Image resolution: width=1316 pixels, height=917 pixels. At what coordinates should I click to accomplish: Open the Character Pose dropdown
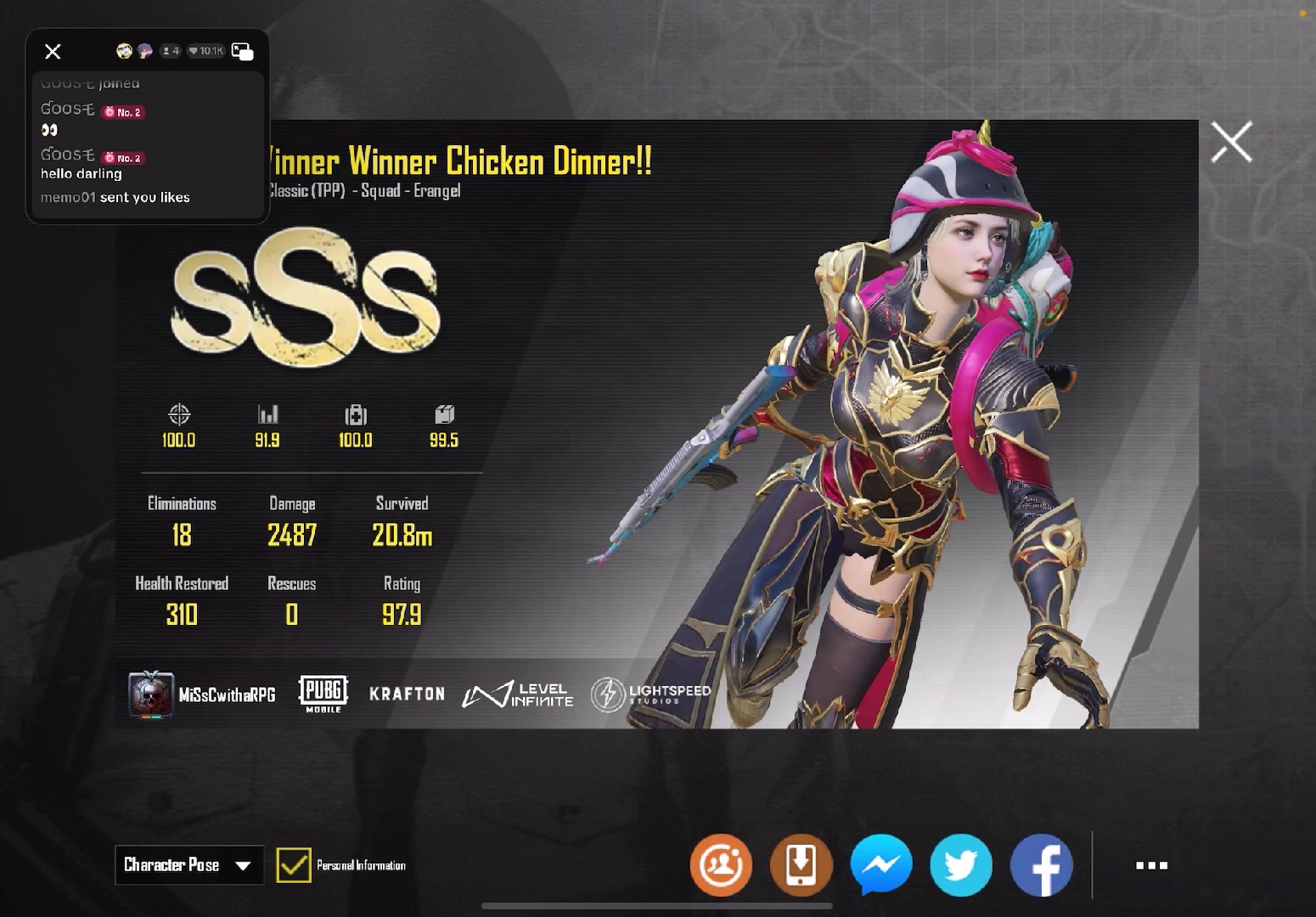pos(188,865)
